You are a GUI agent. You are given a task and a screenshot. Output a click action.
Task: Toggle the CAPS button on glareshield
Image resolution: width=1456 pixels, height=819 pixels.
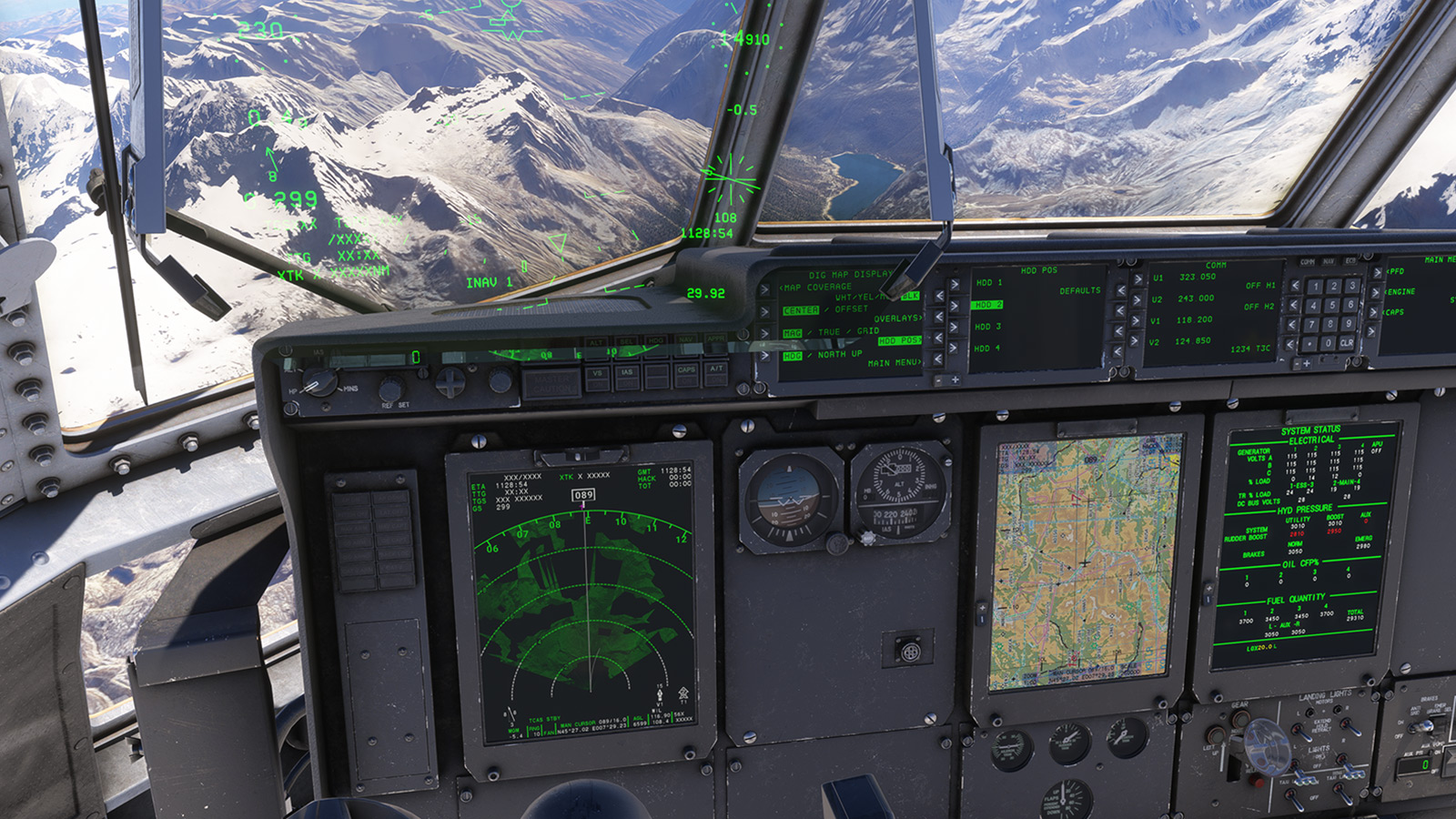click(x=686, y=373)
